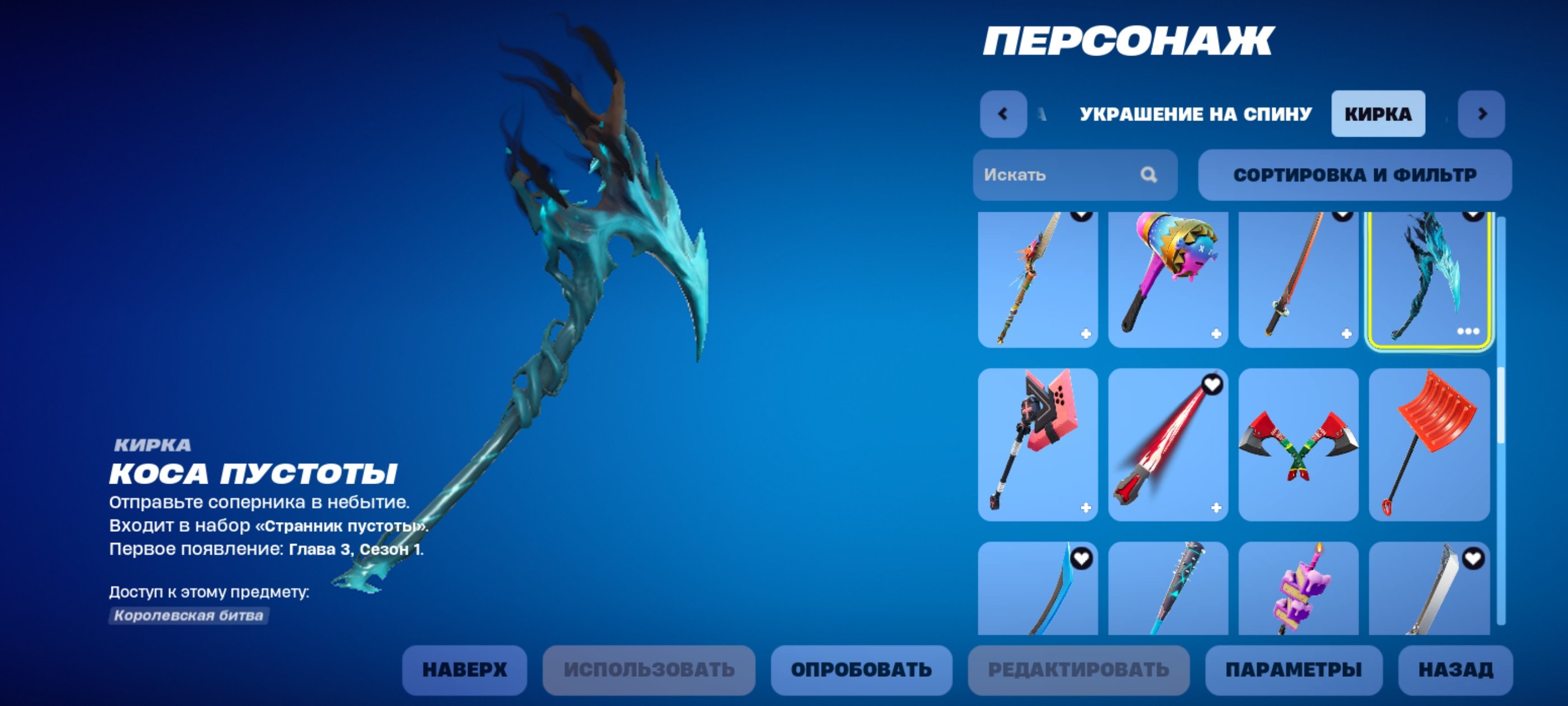1568x706 pixels.
Task: Switch to the КИРКА tab
Action: click(1378, 113)
